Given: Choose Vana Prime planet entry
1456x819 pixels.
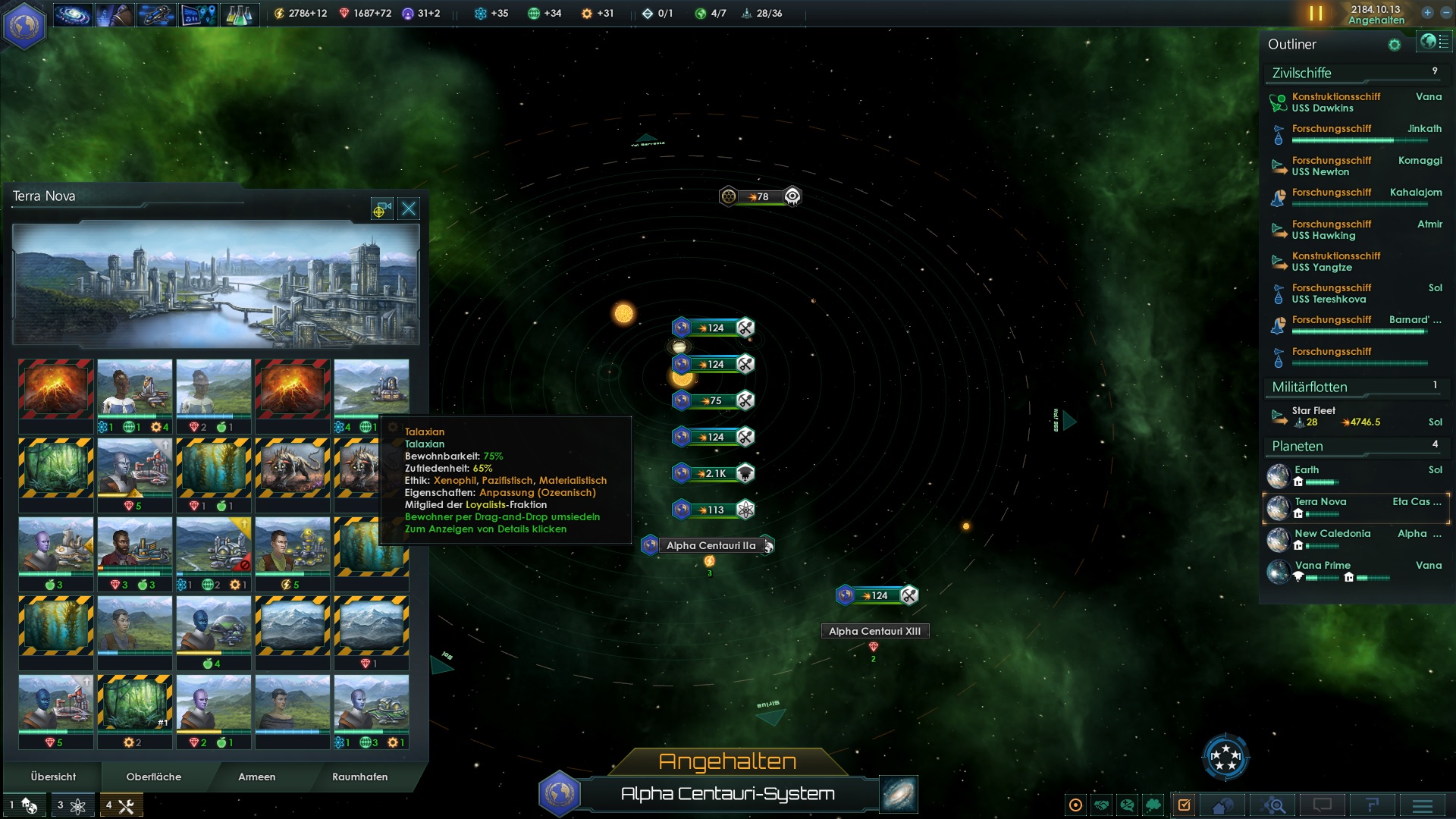Looking at the screenshot, I should [1323, 566].
